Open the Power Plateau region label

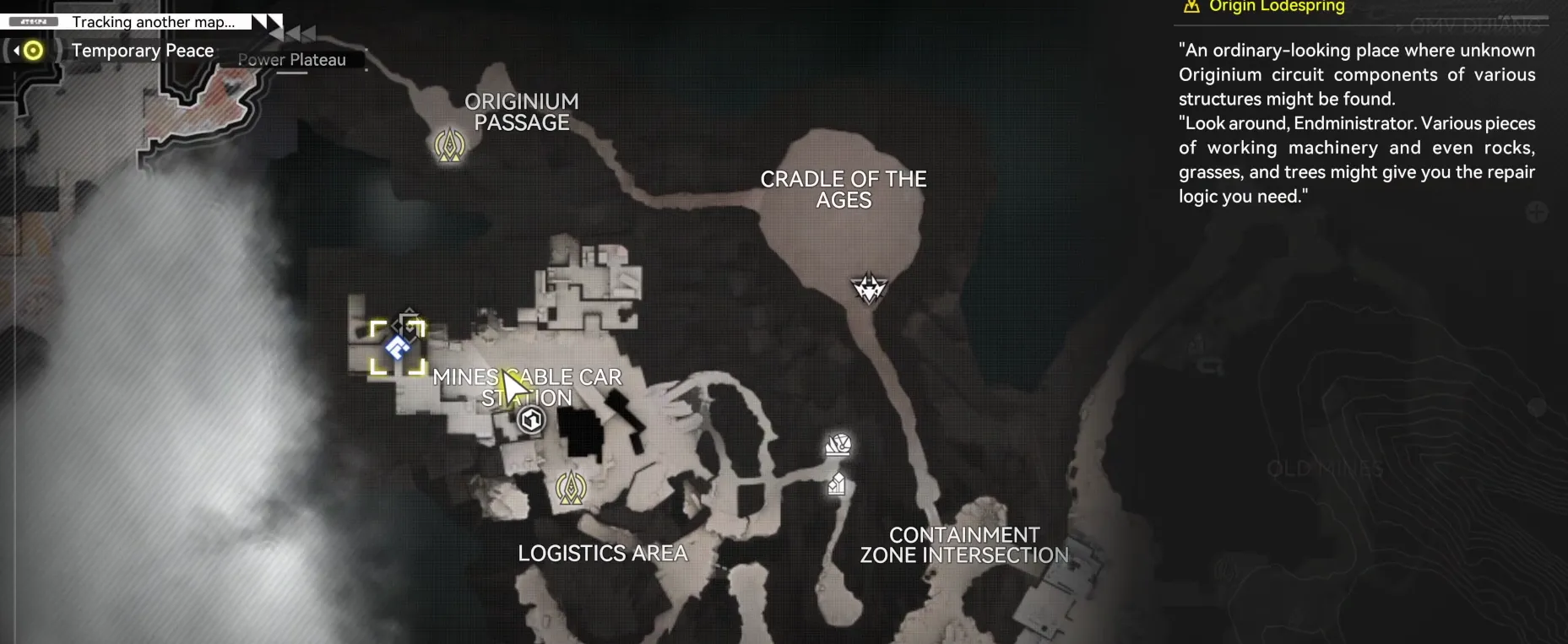(x=291, y=60)
